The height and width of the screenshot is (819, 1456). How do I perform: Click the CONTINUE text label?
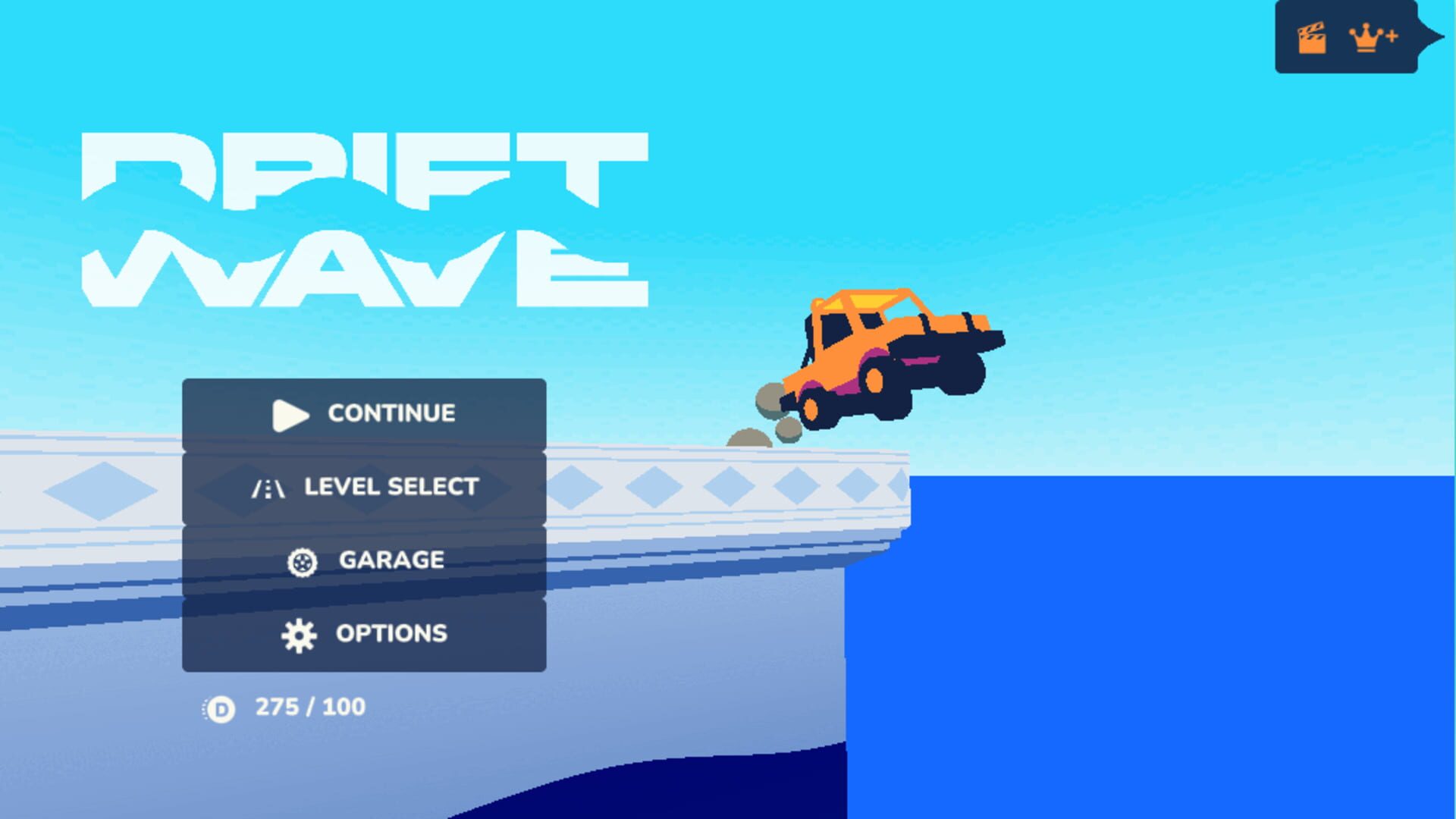point(391,414)
